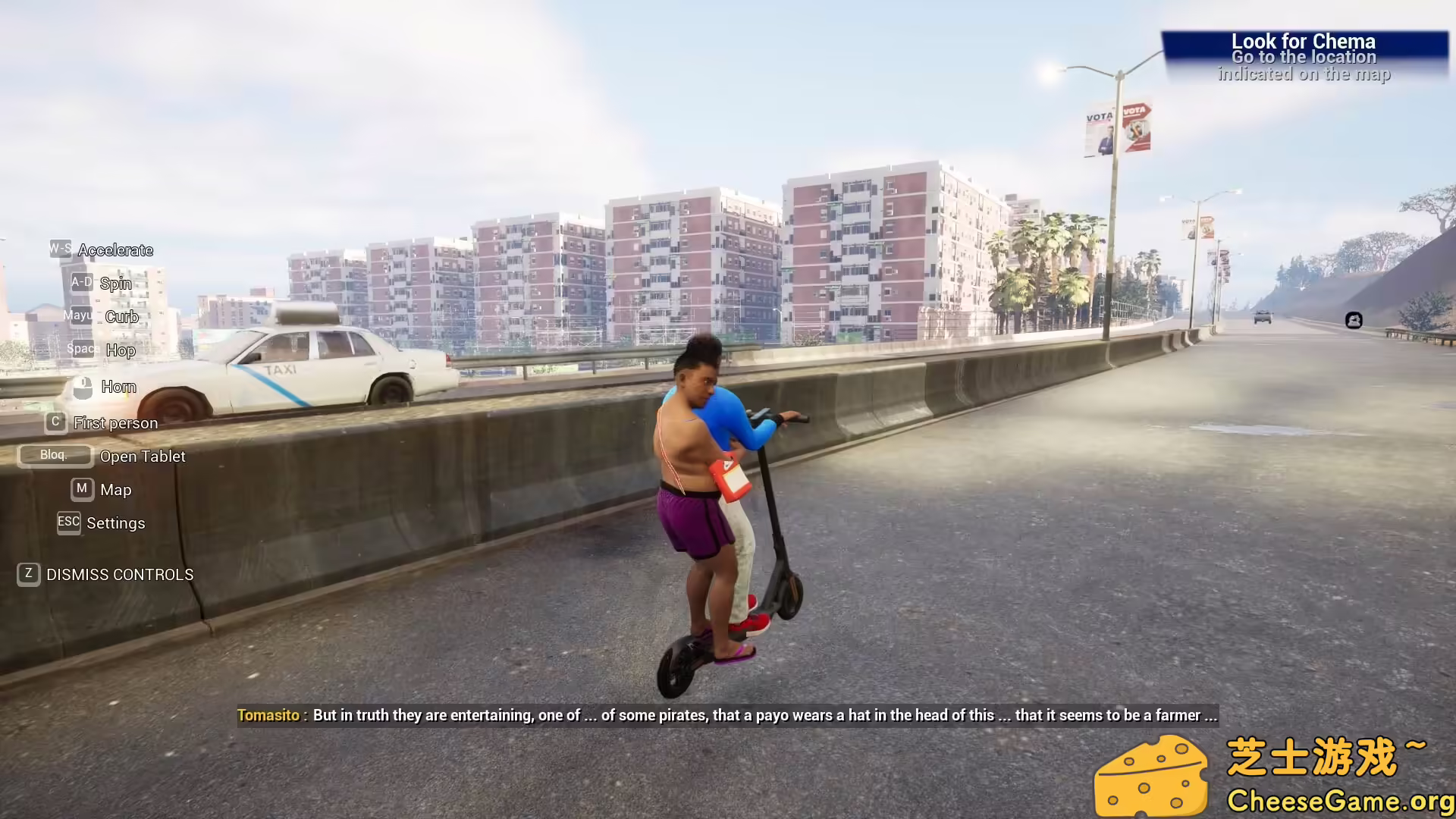1456x819 pixels.
Task: Click the ESC key icon for Settings
Action: tap(67, 522)
